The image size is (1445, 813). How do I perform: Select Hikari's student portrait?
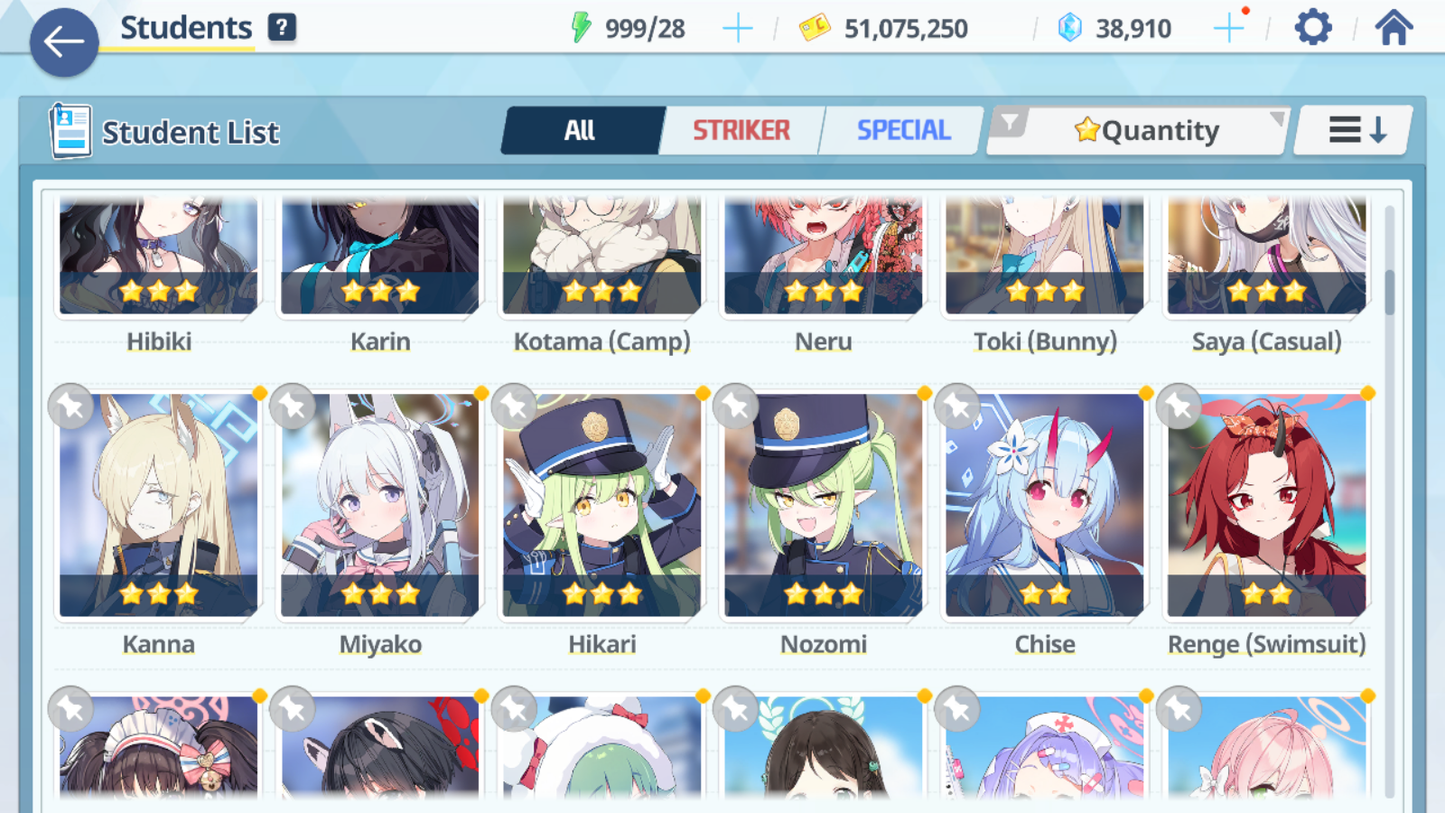coord(601,505)
